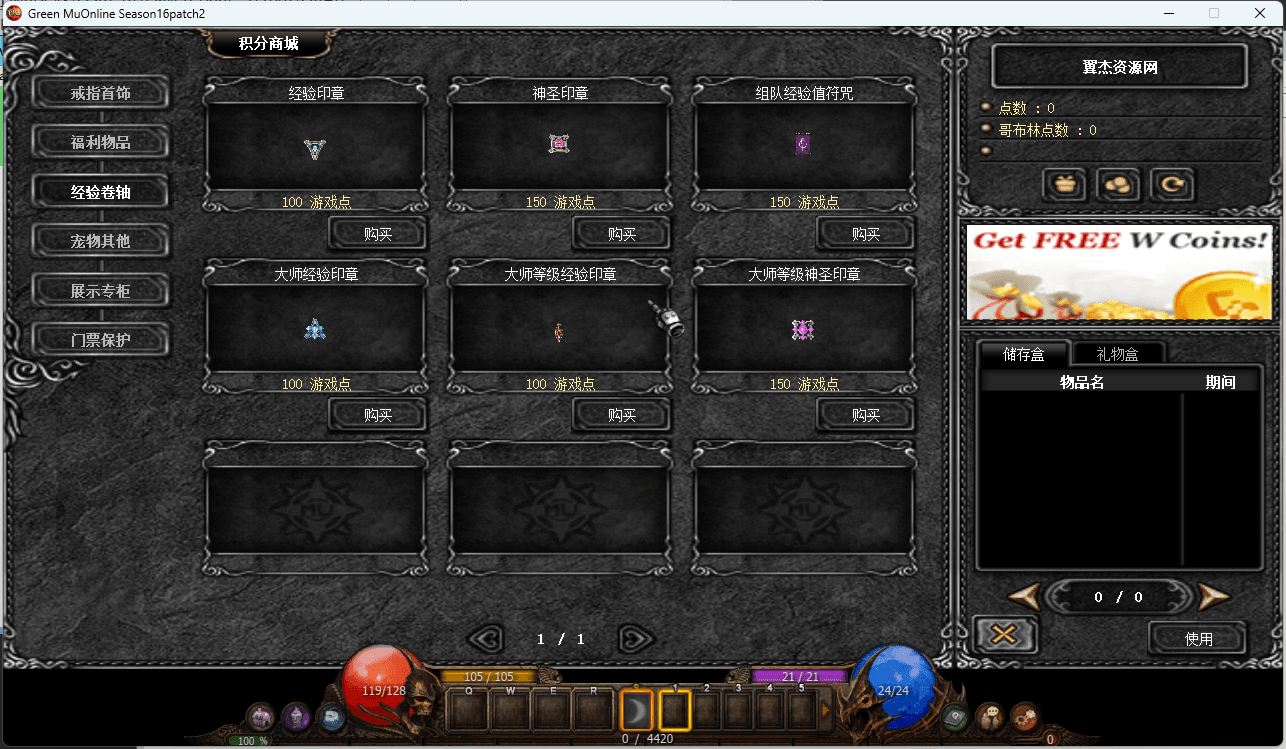Switch to the 礼物盒 tab
The width and height of the screenshot is (1286, 749).
1117,354
